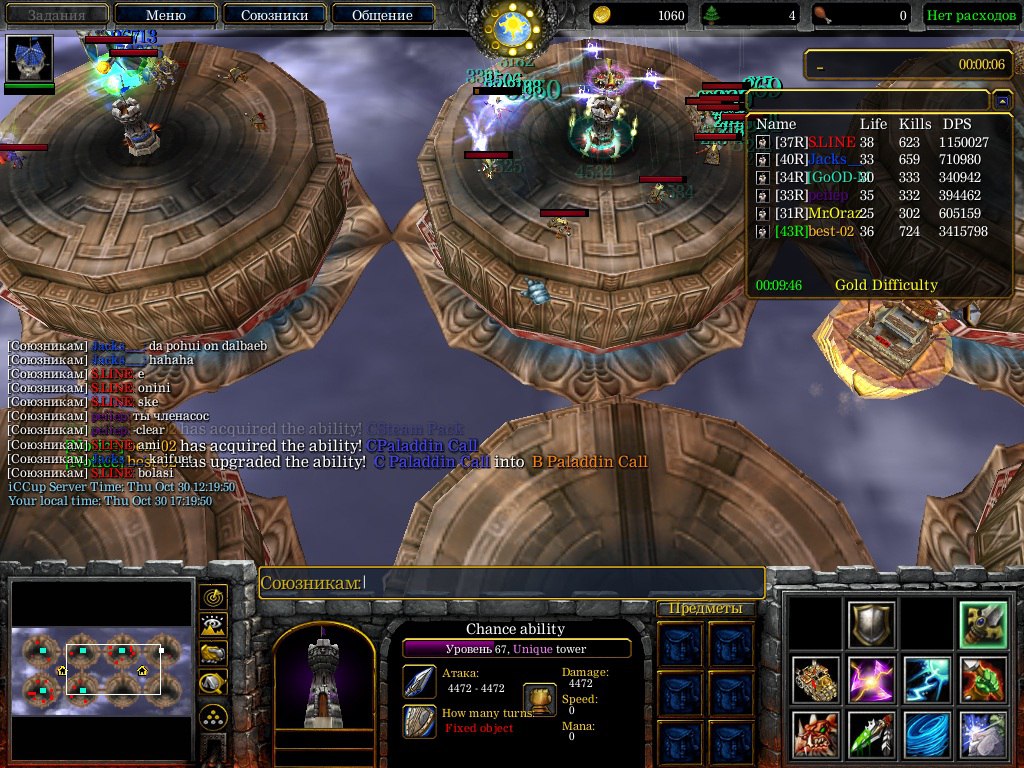Toggle minimap ally color mode button
Viewport: 1024px width, 768px height.
(213, 655)
